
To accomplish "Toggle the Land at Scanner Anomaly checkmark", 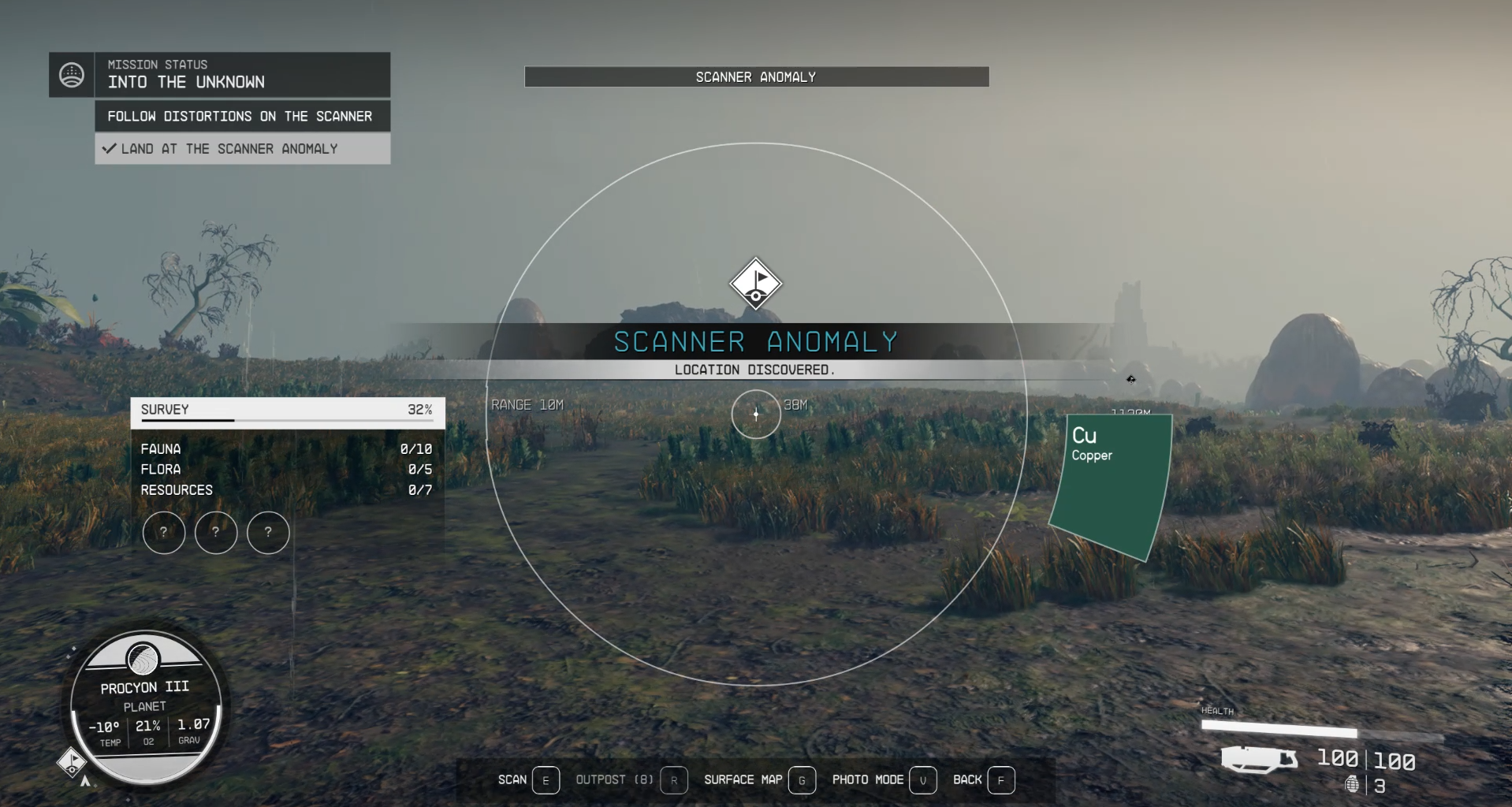I will click(110, 148).
